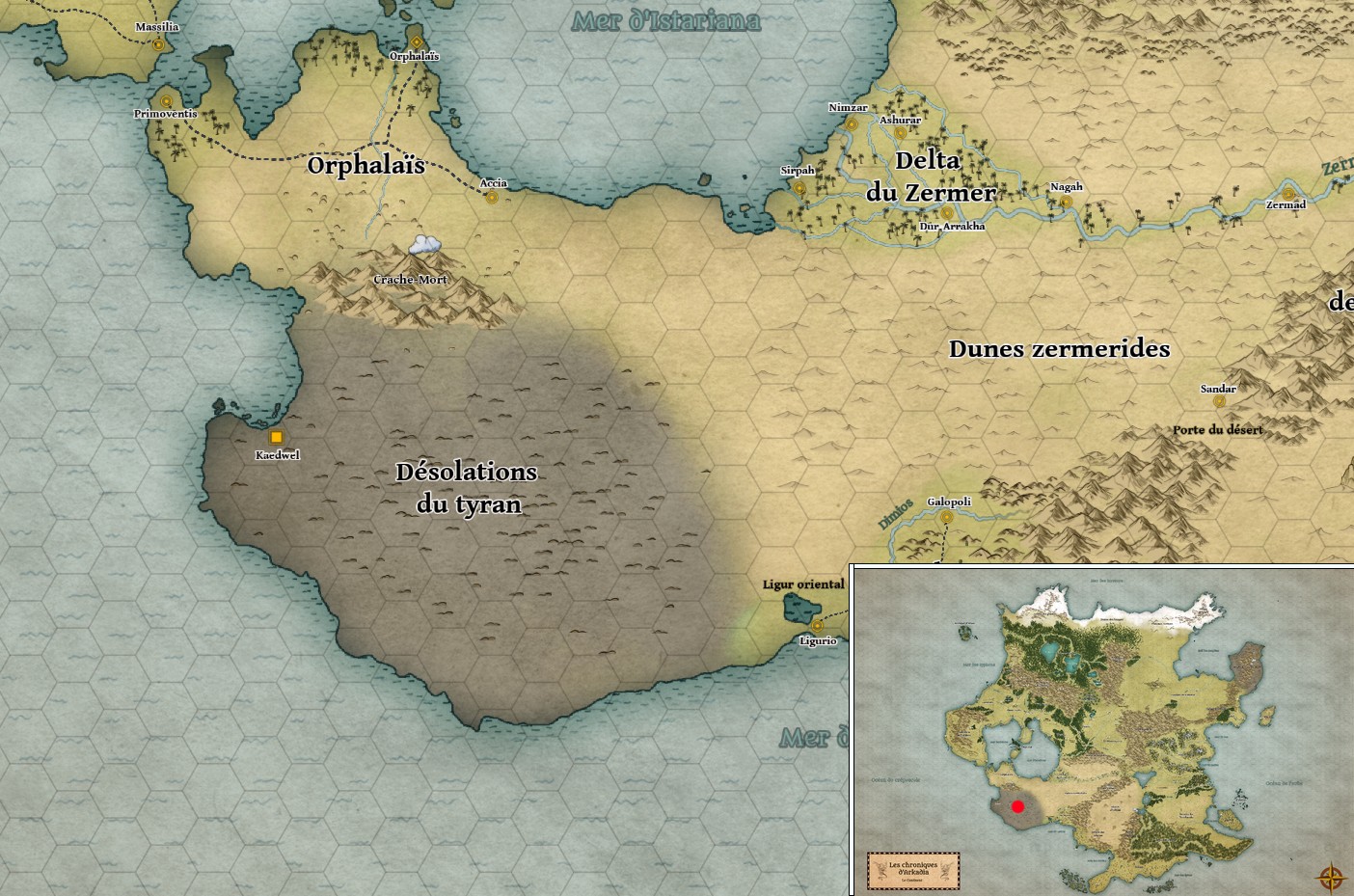Select the Ligurio city marker

point(817,626)
